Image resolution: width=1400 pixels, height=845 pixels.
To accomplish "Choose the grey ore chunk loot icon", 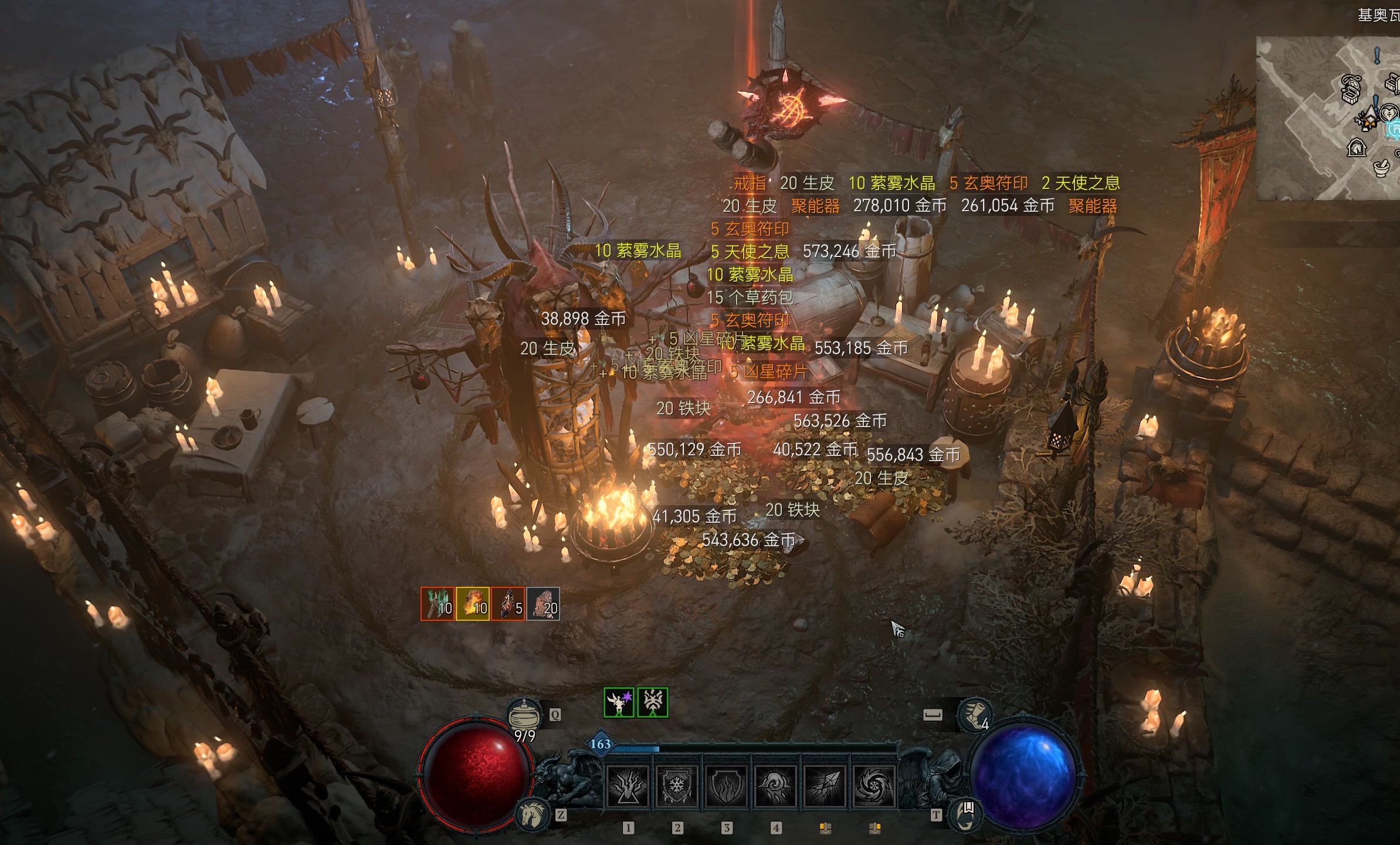I will coord(543,604).
